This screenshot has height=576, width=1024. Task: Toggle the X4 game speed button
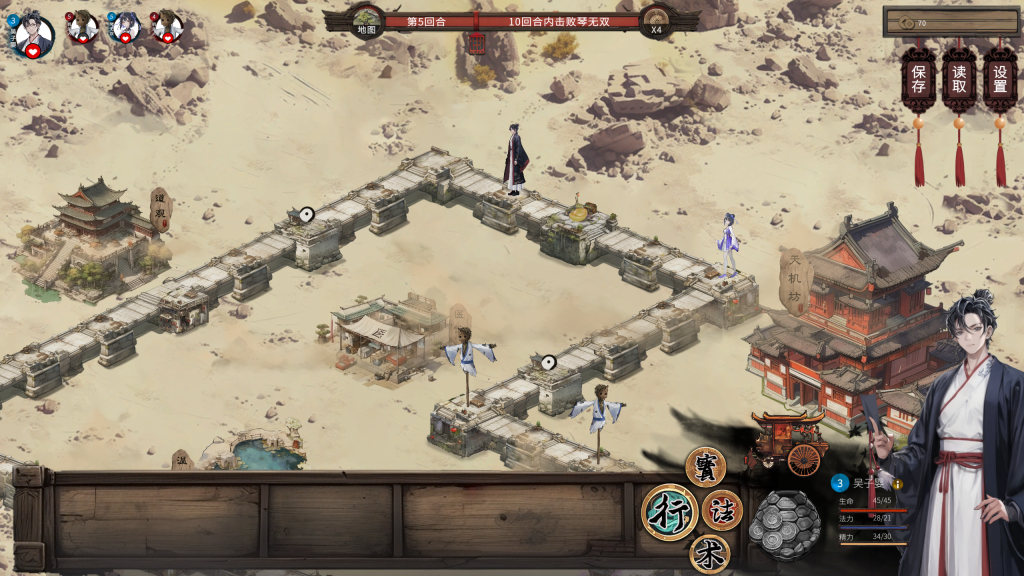(x=656, y=22)
